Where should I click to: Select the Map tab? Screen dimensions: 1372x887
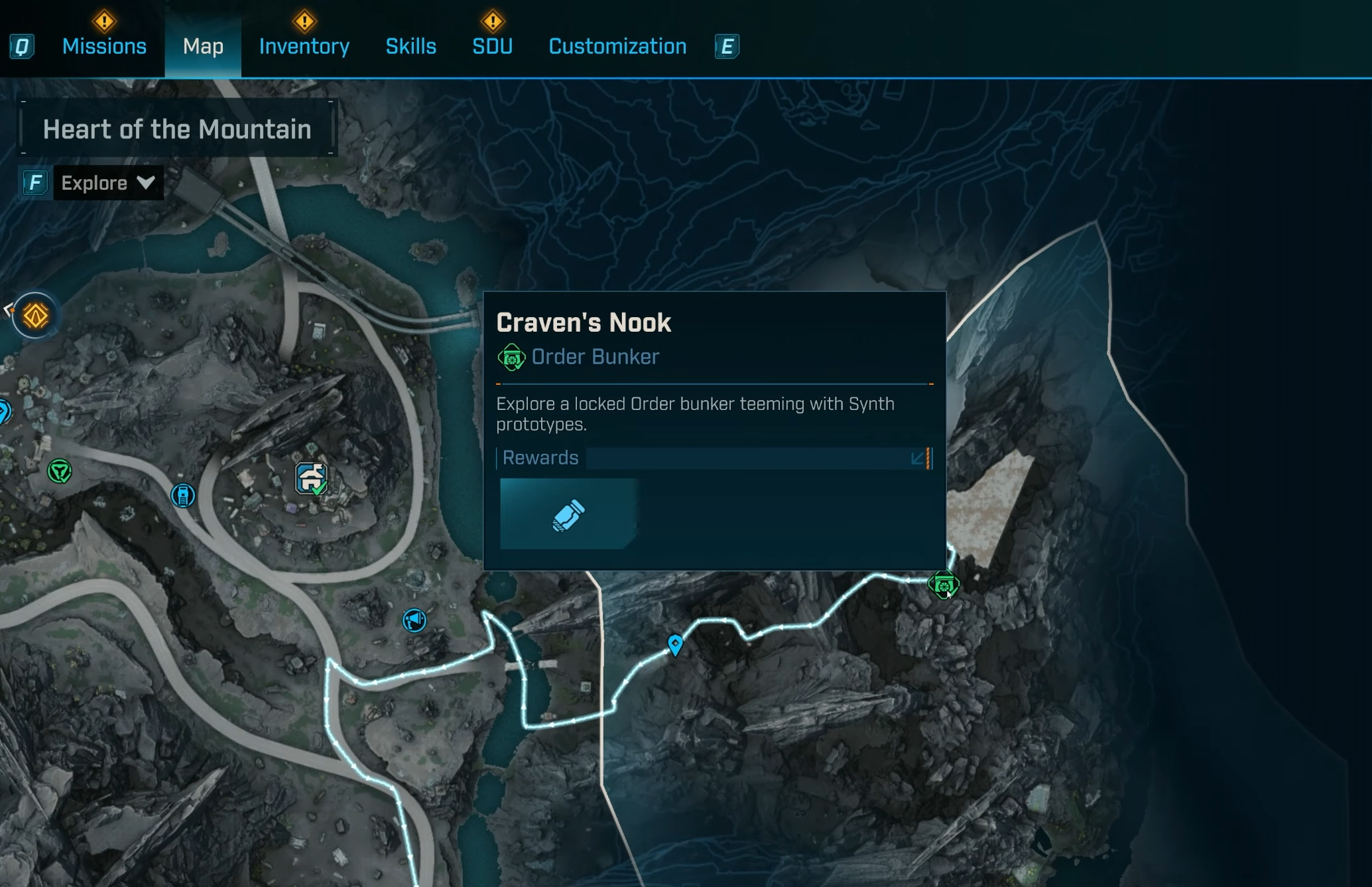click(203, 46)
